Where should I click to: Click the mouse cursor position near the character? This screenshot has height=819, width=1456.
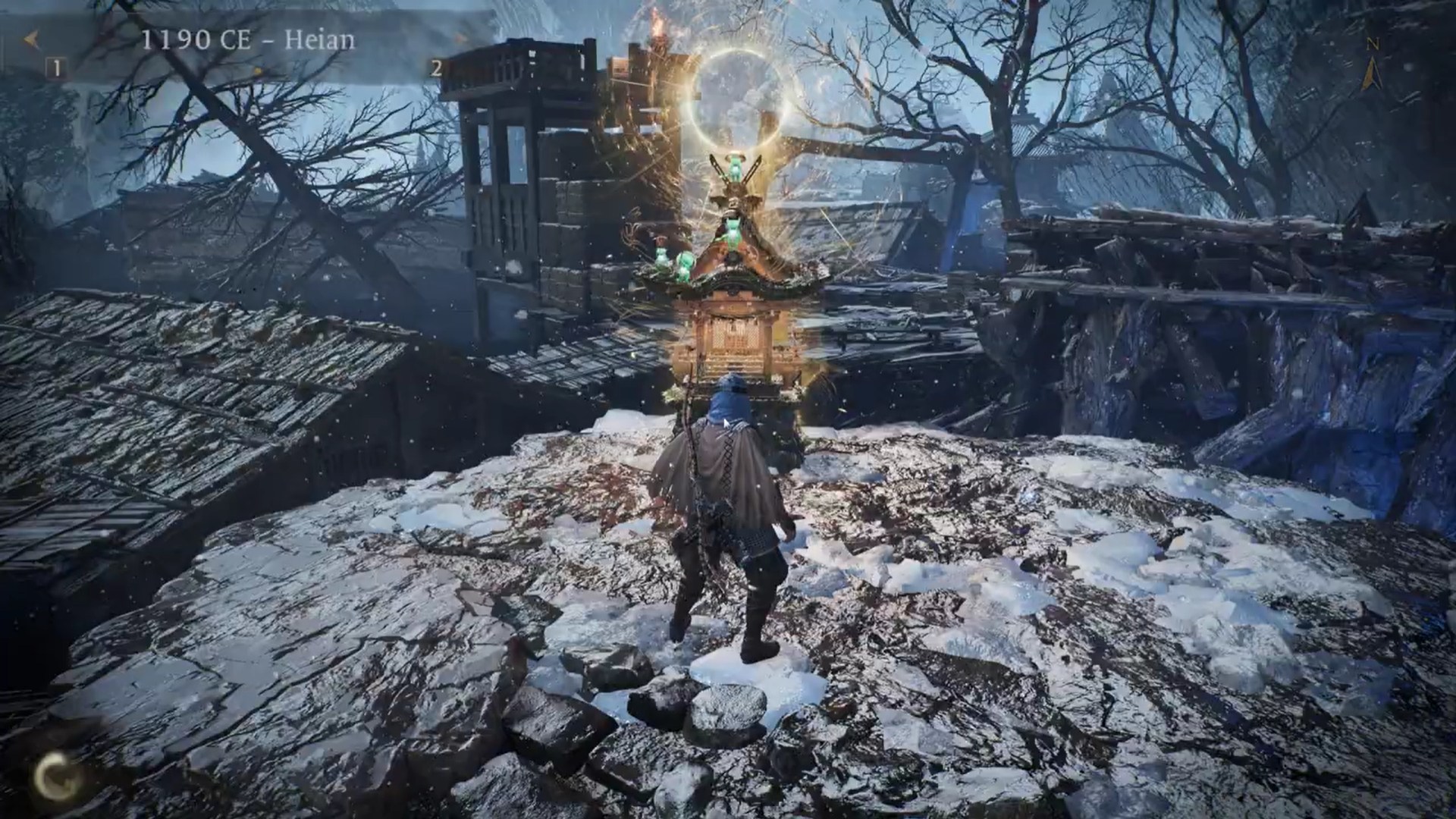(x=726, y=422)
